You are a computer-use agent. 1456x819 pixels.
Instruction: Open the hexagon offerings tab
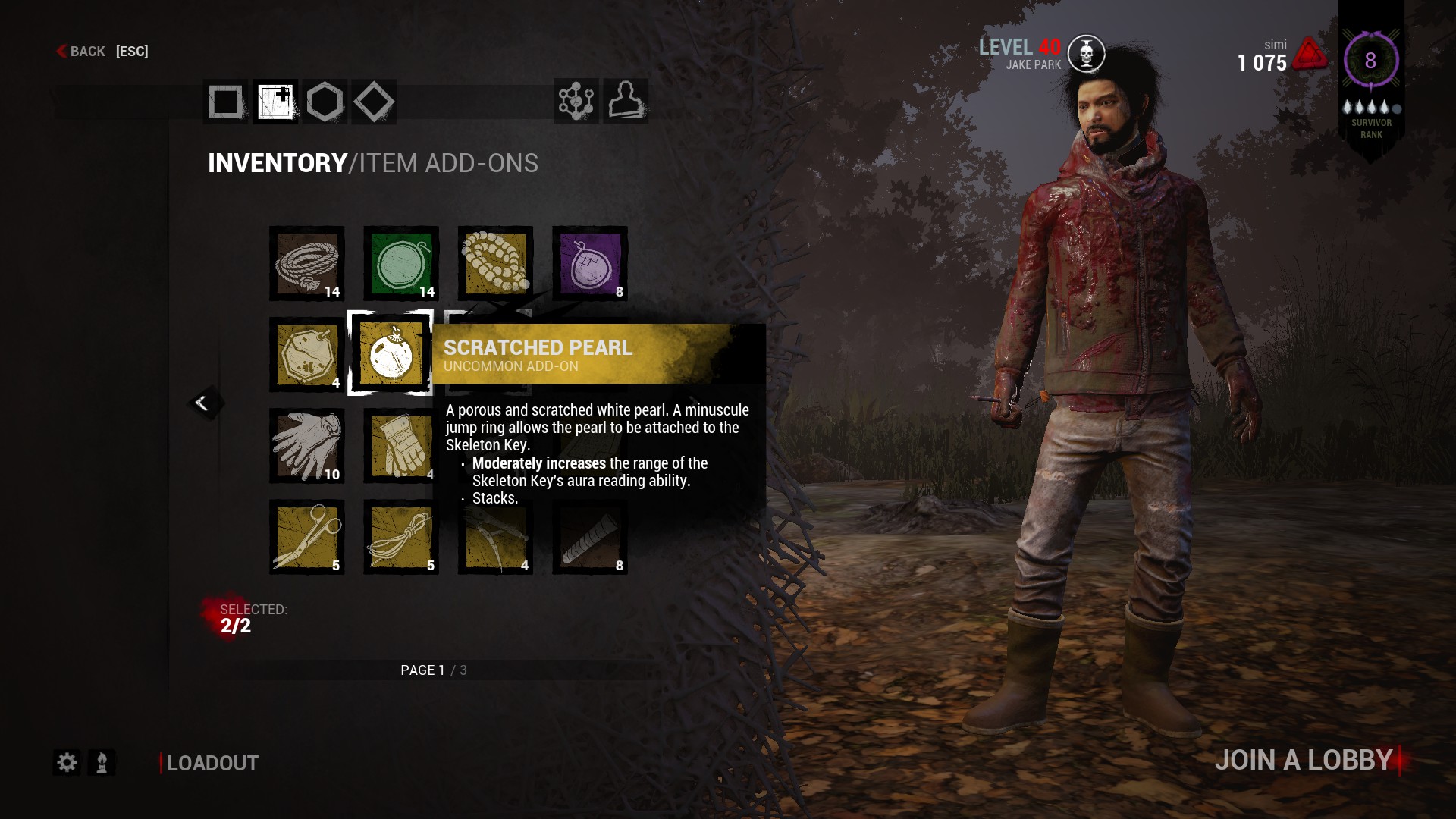point(325,102)
